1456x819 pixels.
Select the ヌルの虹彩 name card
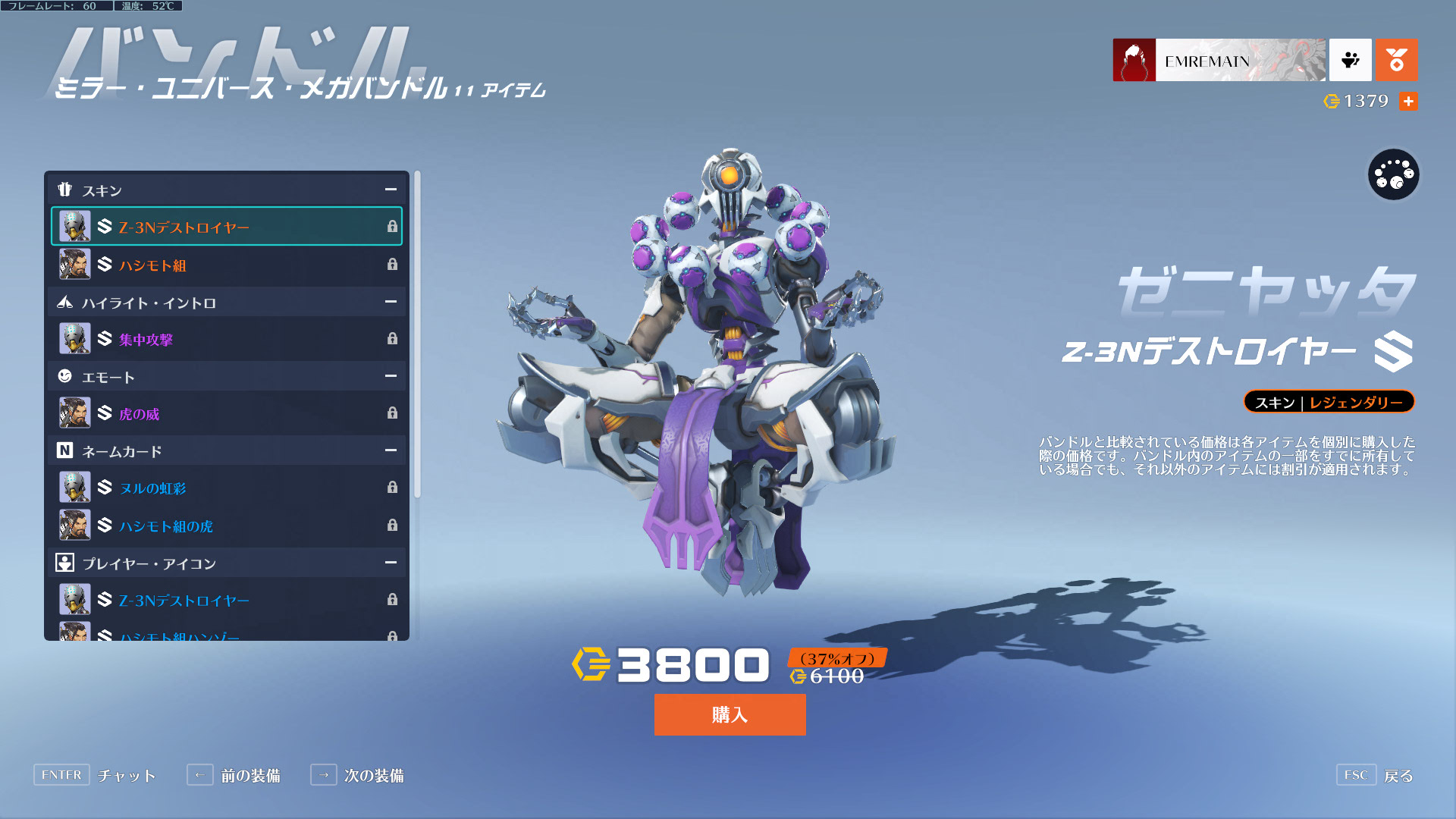click(226, 488)
